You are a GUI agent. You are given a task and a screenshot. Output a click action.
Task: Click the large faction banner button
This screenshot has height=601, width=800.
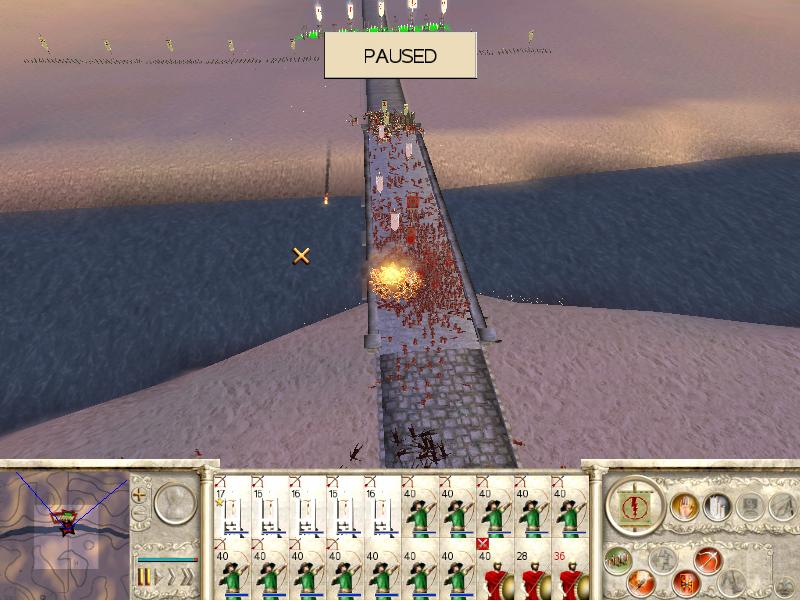[634, 505]
